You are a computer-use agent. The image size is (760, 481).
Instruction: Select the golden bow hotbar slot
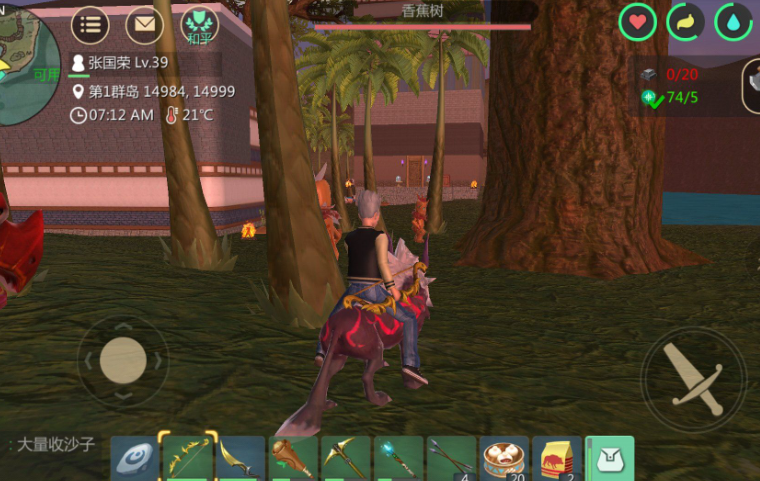point(188,458)
